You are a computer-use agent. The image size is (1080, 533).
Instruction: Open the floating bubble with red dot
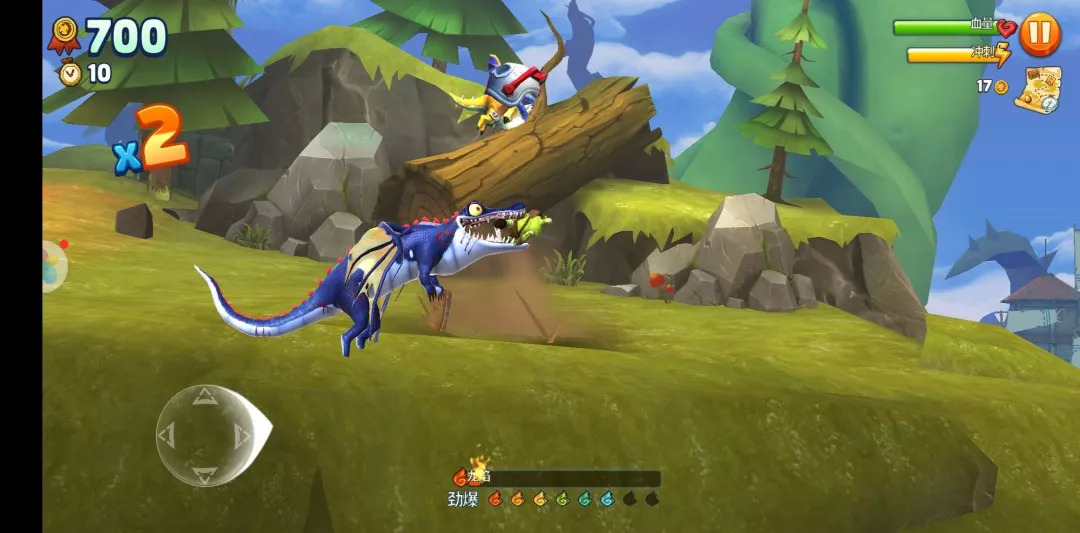[x=52, y=266]
